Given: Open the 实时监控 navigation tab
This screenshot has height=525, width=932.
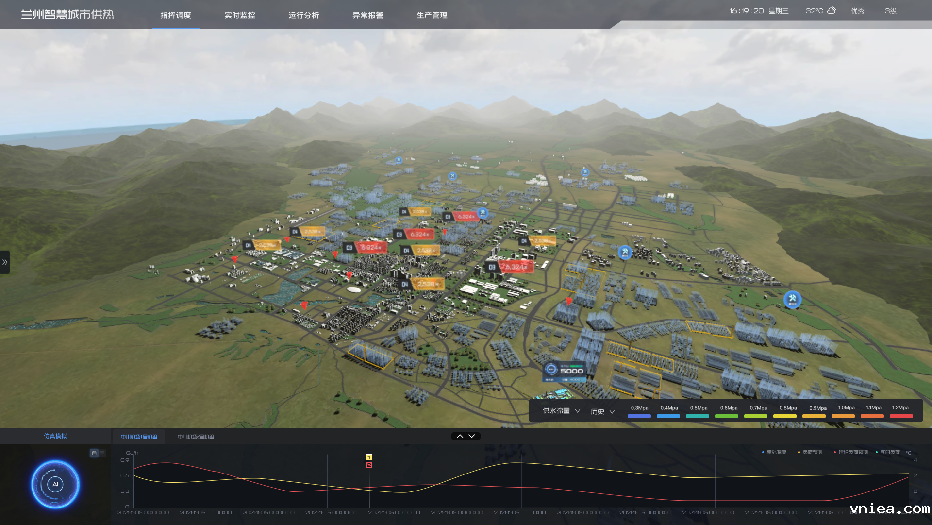Looking at the screenshot, I should [239, 15].
